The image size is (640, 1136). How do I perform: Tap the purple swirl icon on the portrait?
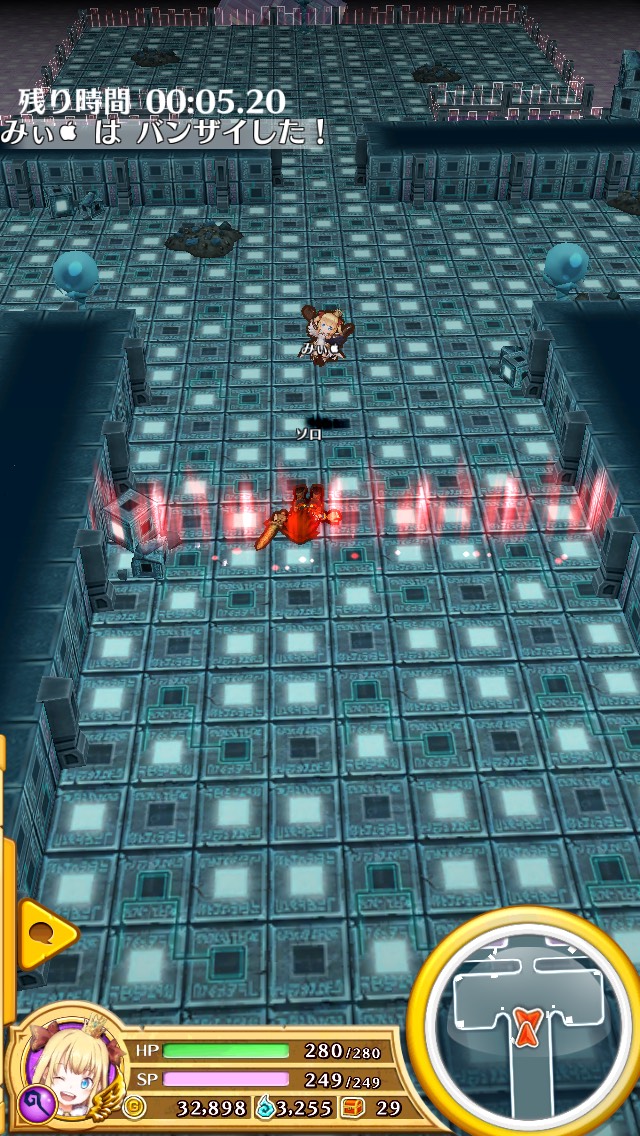coord(33,1103)
